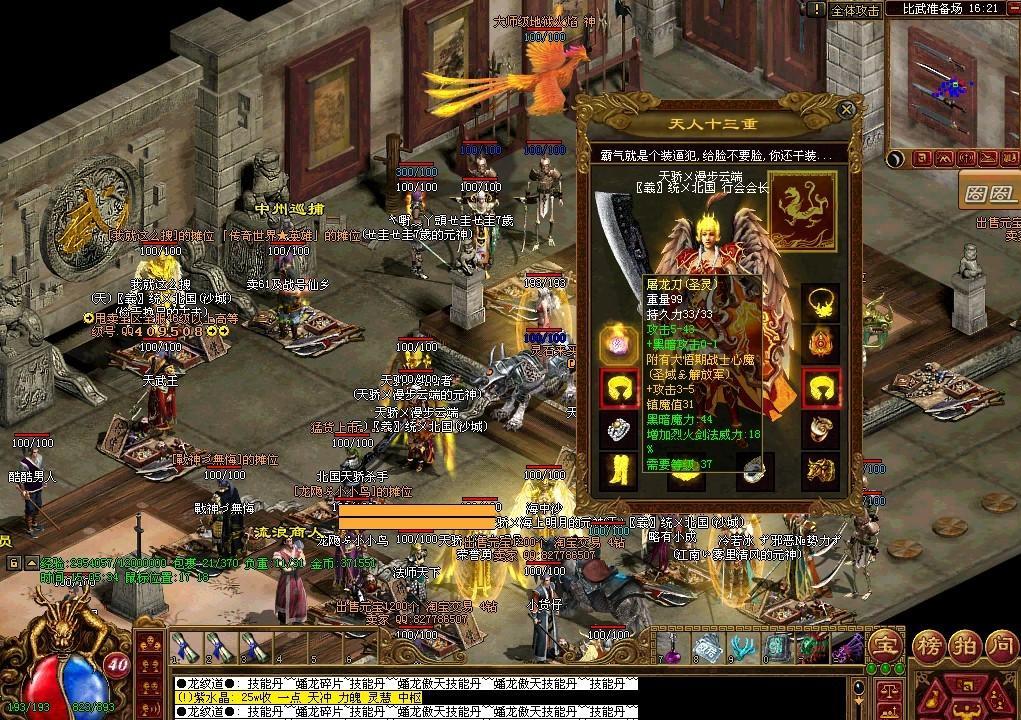
Task: Select the red medal equipment slot
Action: 820,343
